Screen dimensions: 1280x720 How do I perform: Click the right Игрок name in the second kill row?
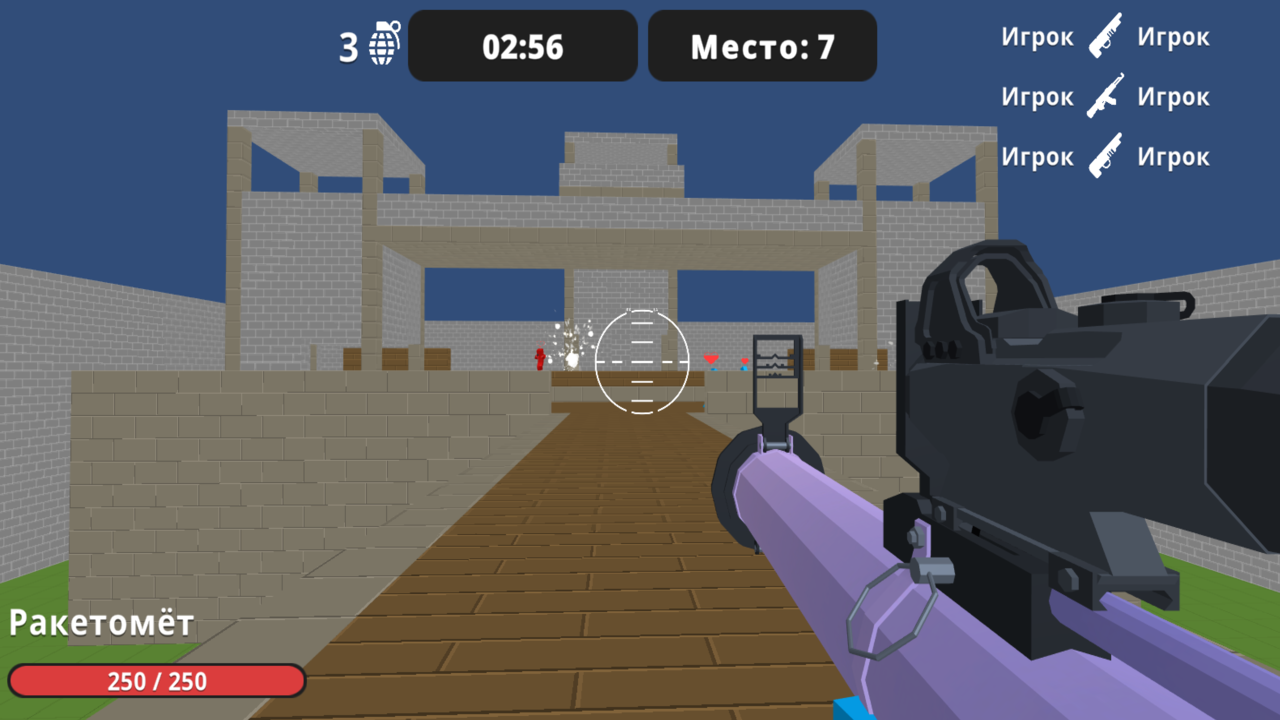[1174, 96]
